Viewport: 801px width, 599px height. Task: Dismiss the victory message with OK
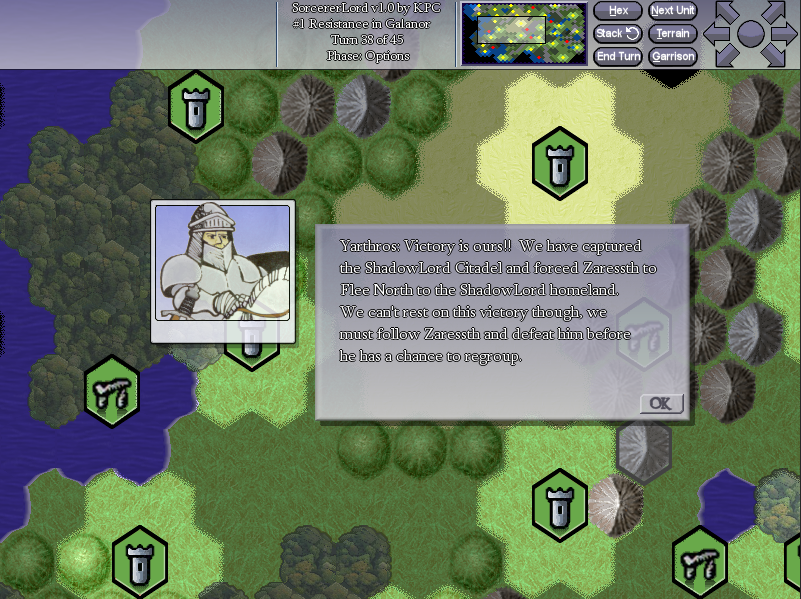click(x=661, y=403)
